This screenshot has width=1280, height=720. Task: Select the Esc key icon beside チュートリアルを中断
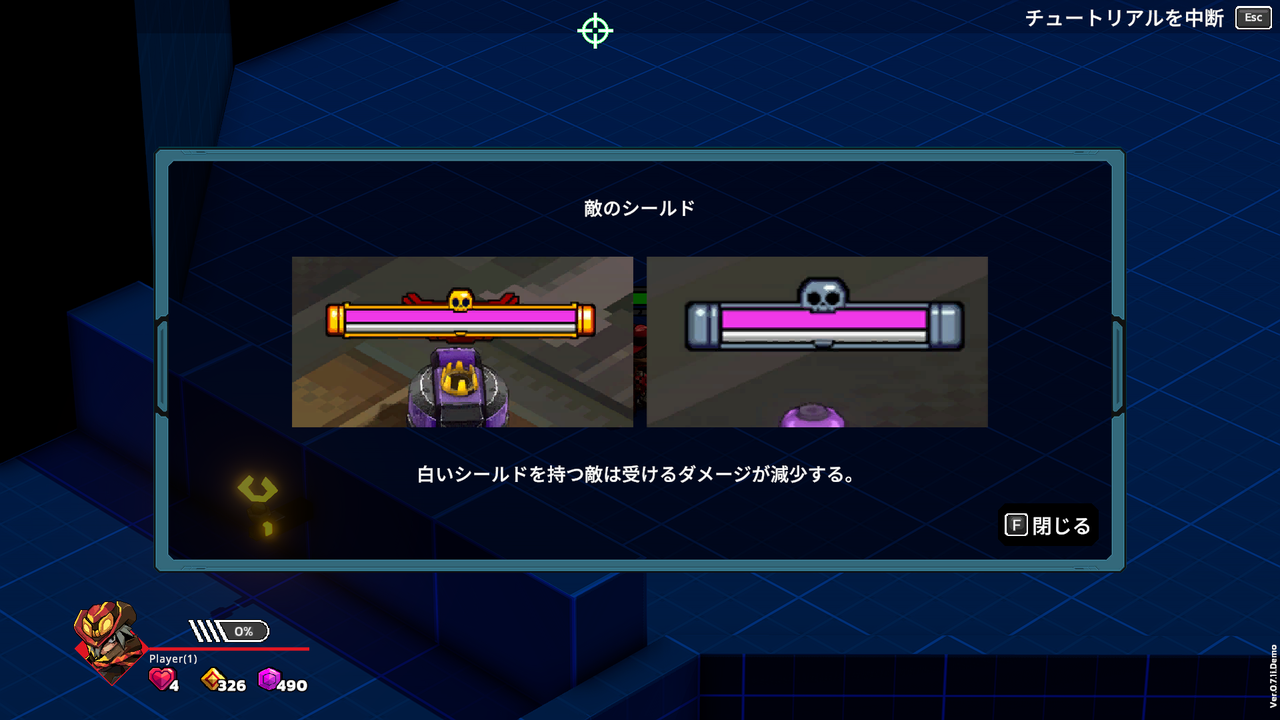pyautogui.click(x=1252, y=17)
